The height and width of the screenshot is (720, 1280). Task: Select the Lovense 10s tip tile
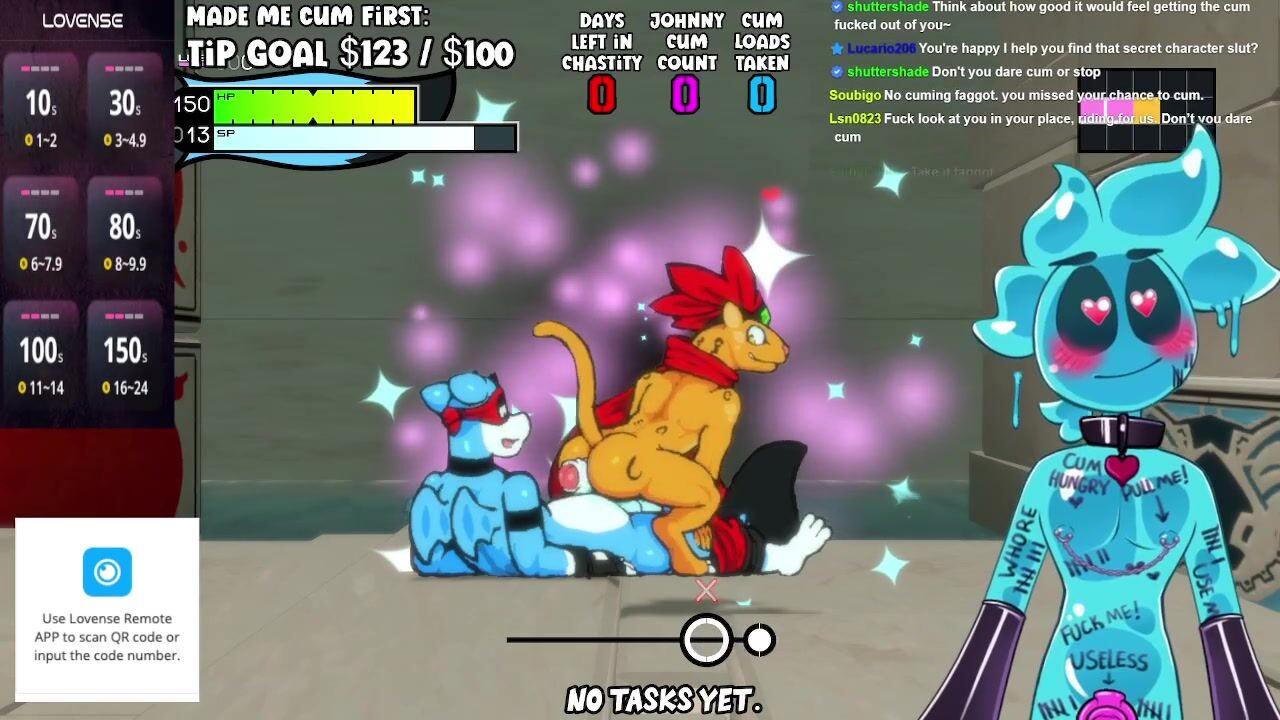tap(41, 106)
